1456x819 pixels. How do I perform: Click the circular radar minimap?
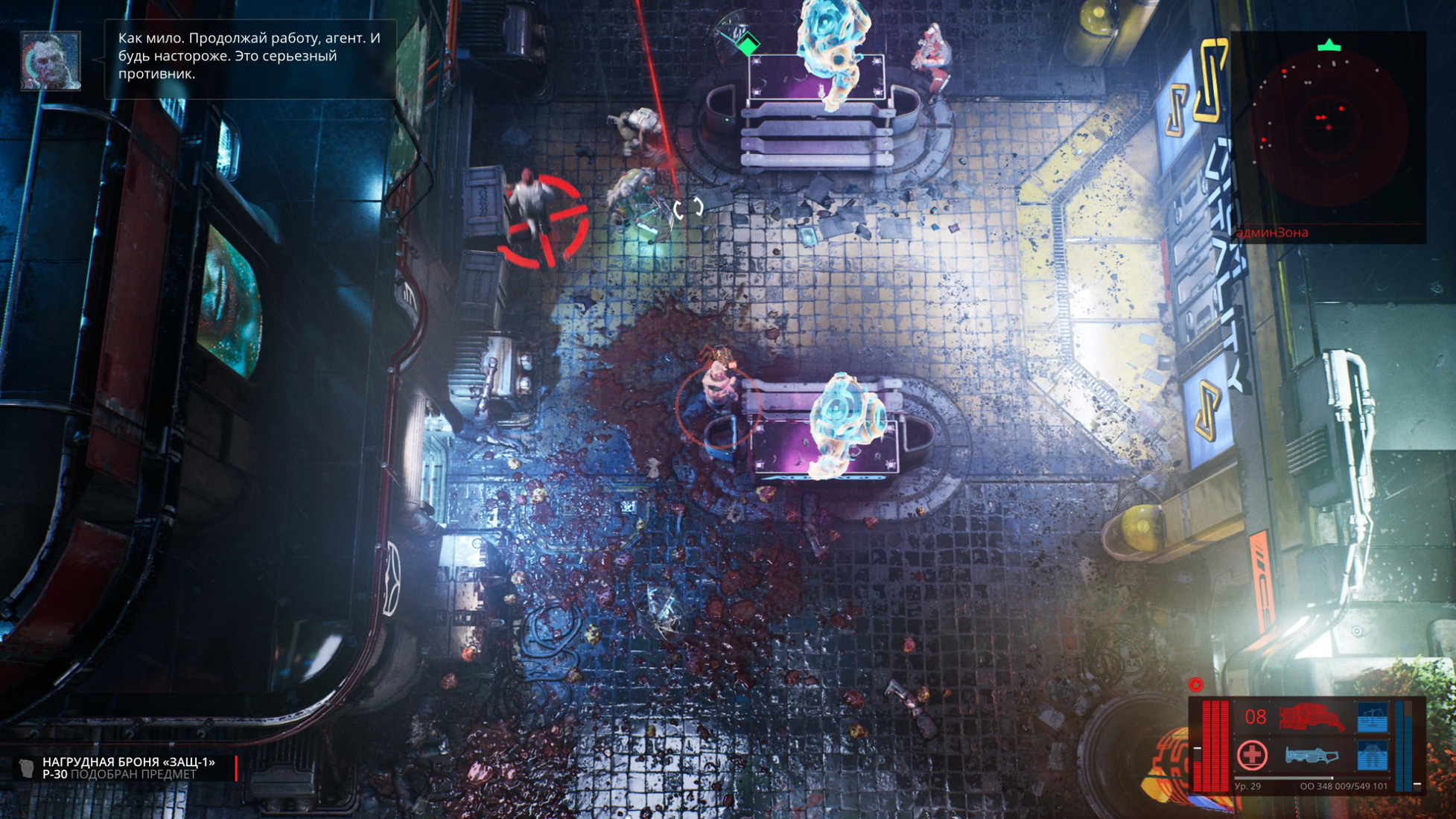tap(1329, 127)
